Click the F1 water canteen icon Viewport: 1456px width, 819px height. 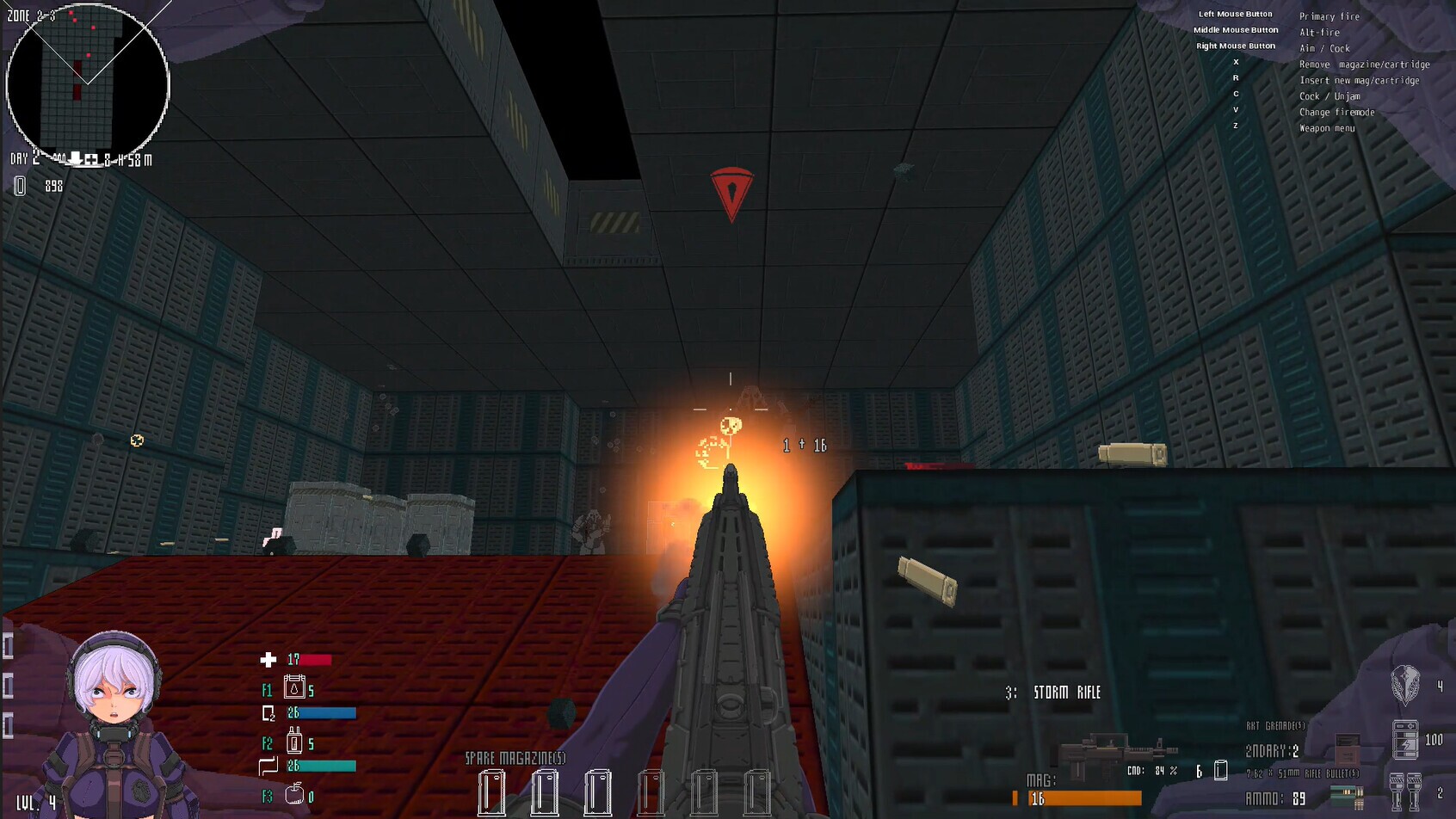click(x=294, y=687)
